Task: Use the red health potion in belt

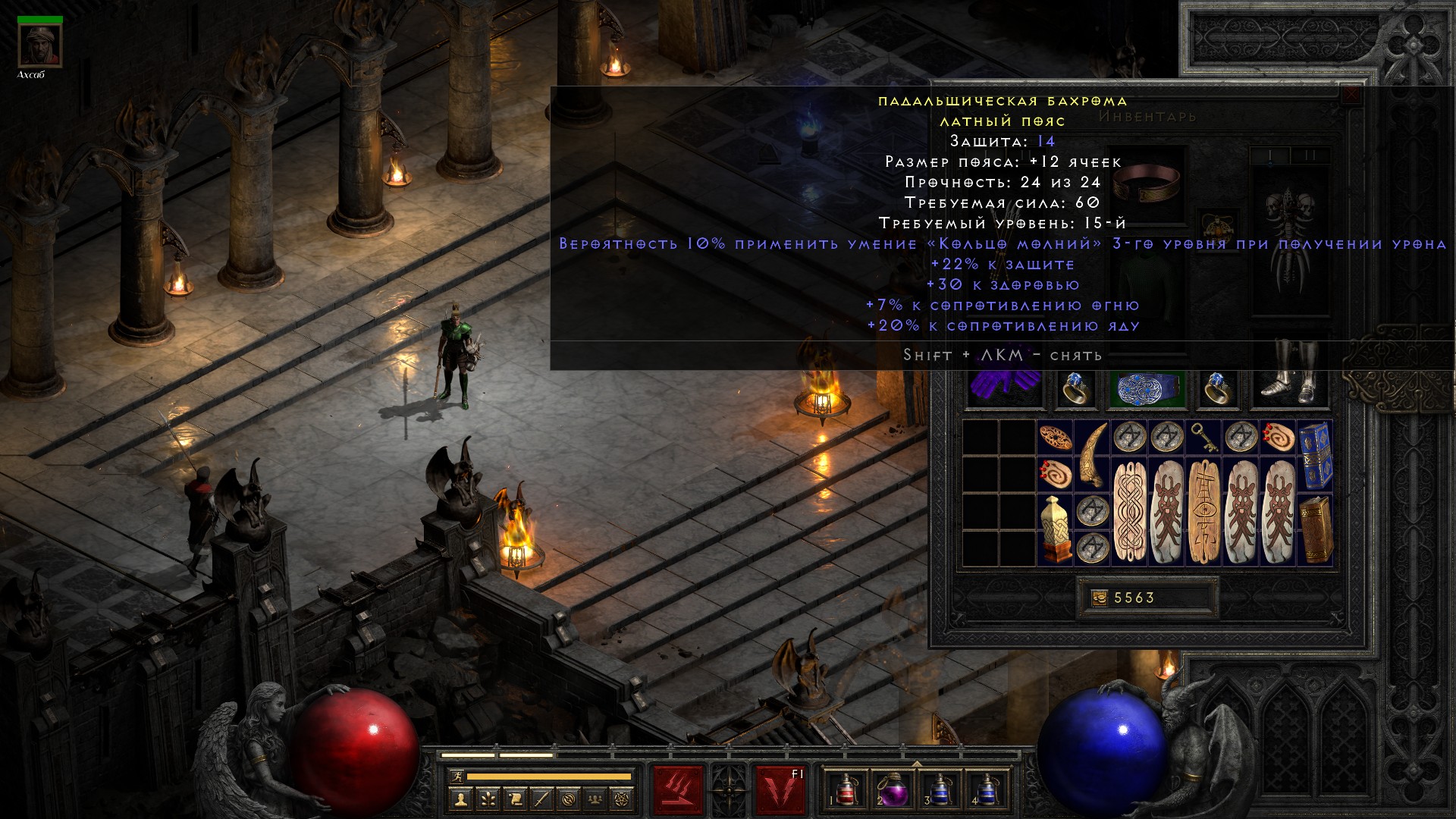Action: [845, 789]
